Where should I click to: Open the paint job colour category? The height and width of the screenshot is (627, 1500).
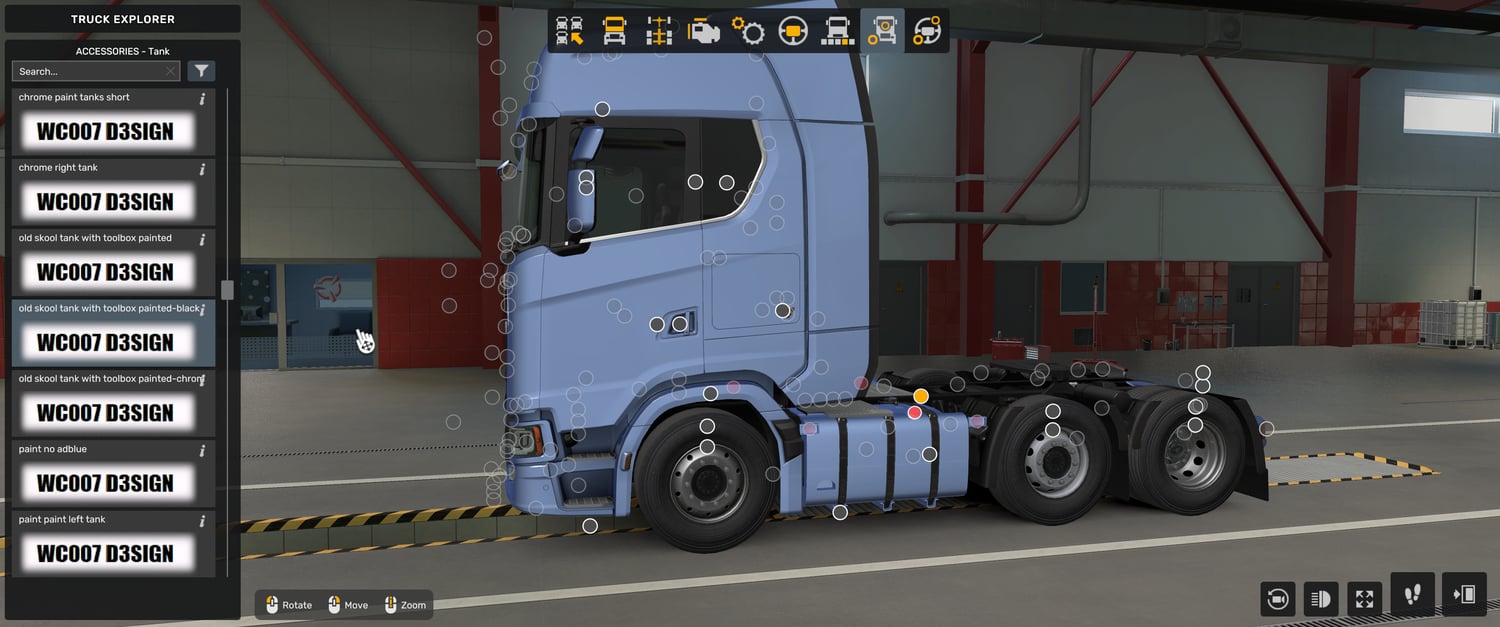pyautogui.click(x=837, y=31)
